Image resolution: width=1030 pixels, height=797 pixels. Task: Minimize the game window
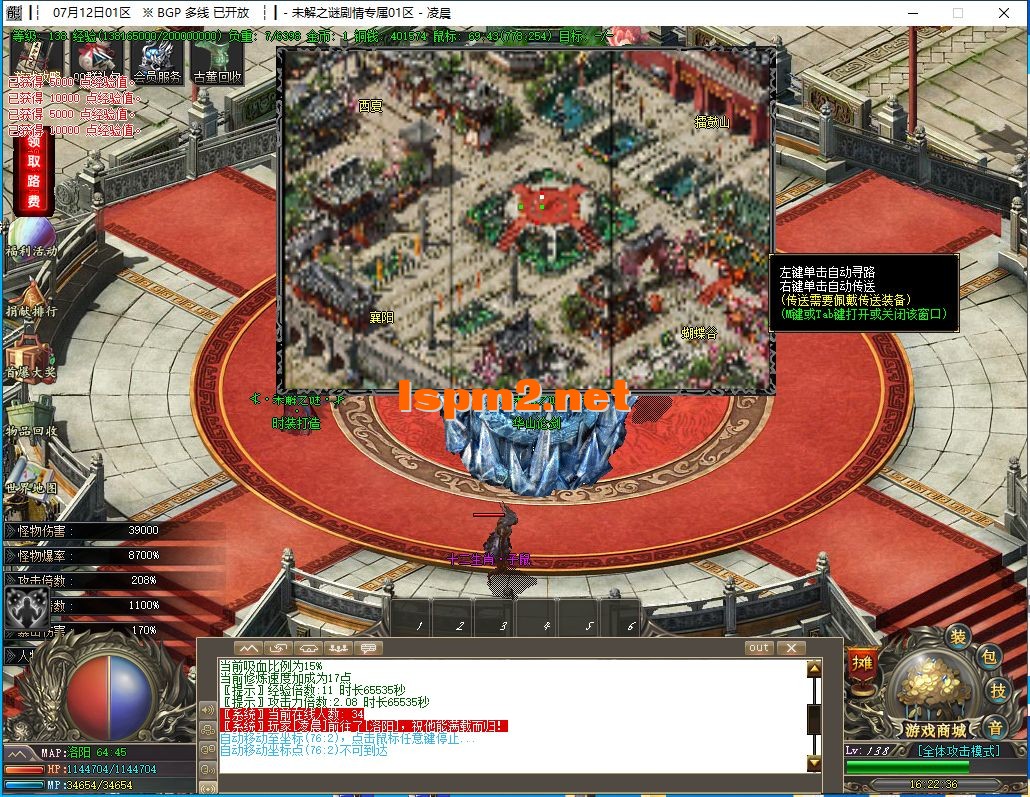click(x=912, y=13)
